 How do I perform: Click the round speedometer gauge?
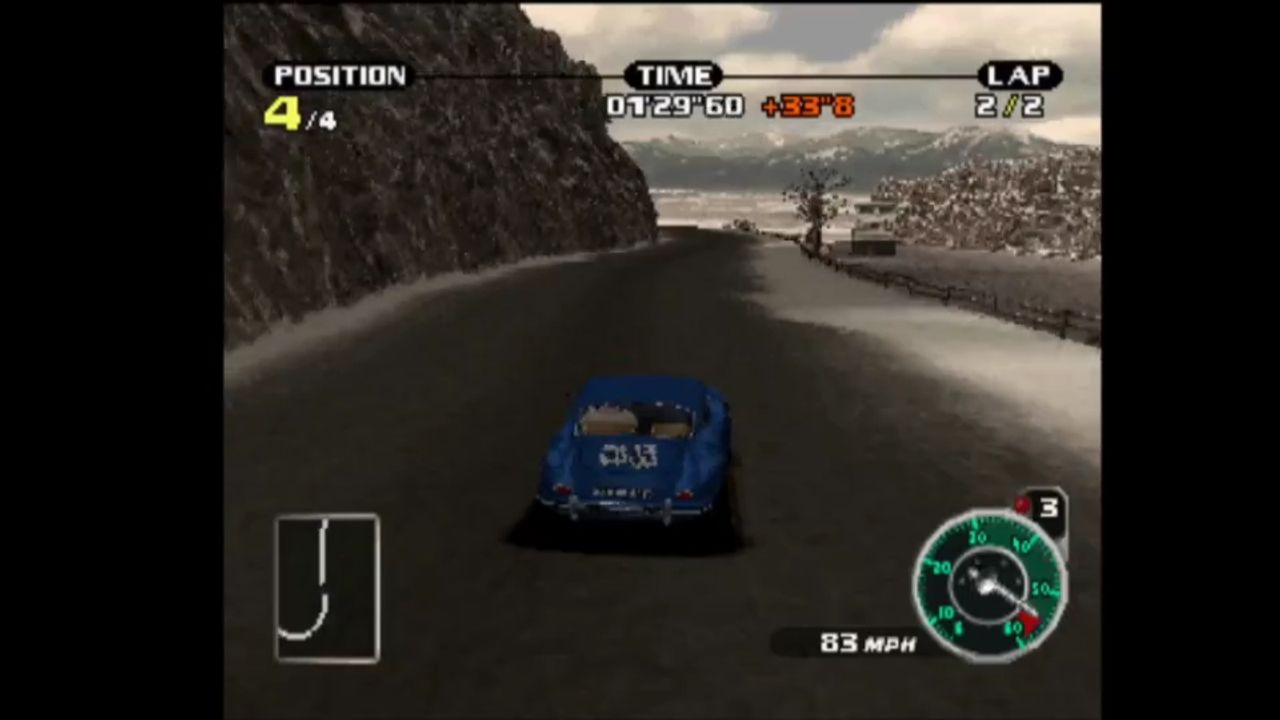[988, 585]
